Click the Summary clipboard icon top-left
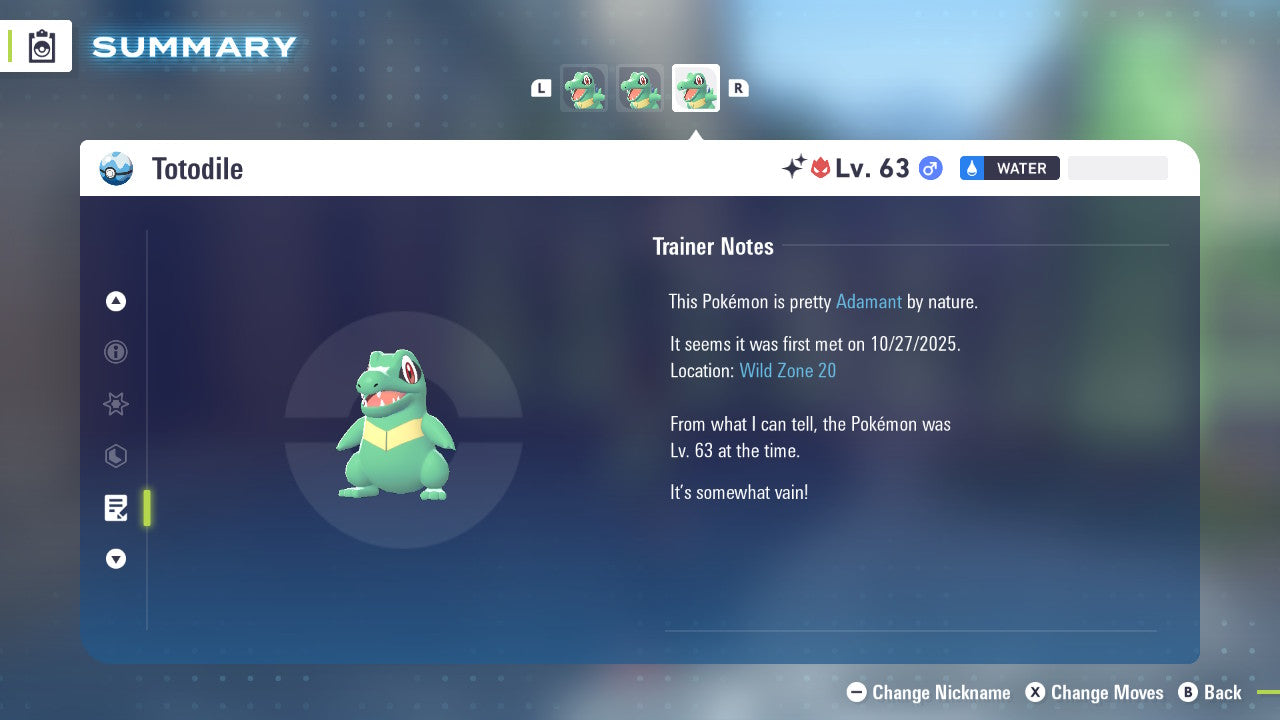1280x720 pixels. (41, 45)
